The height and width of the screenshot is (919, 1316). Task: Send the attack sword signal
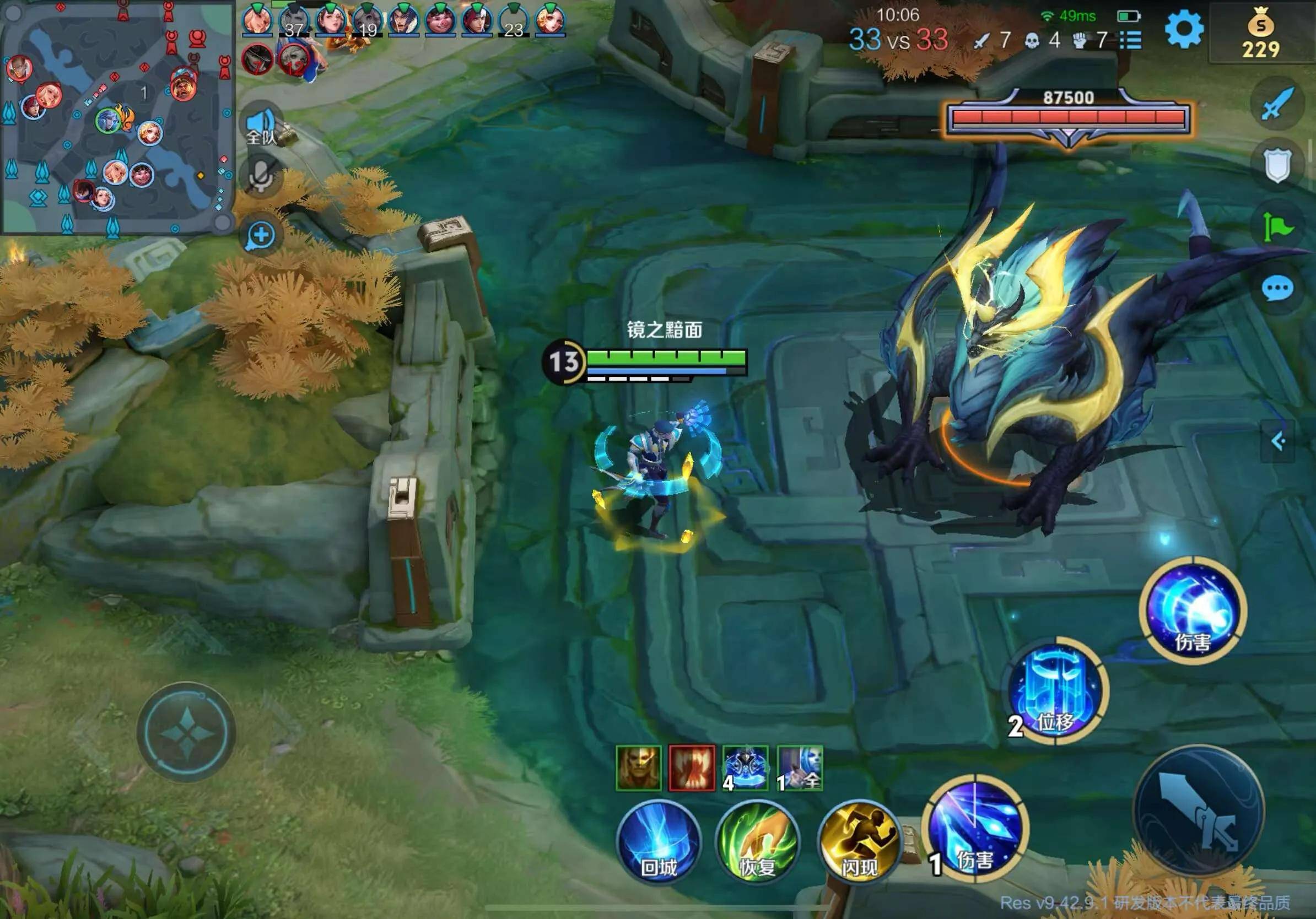tap(1277, 103)
